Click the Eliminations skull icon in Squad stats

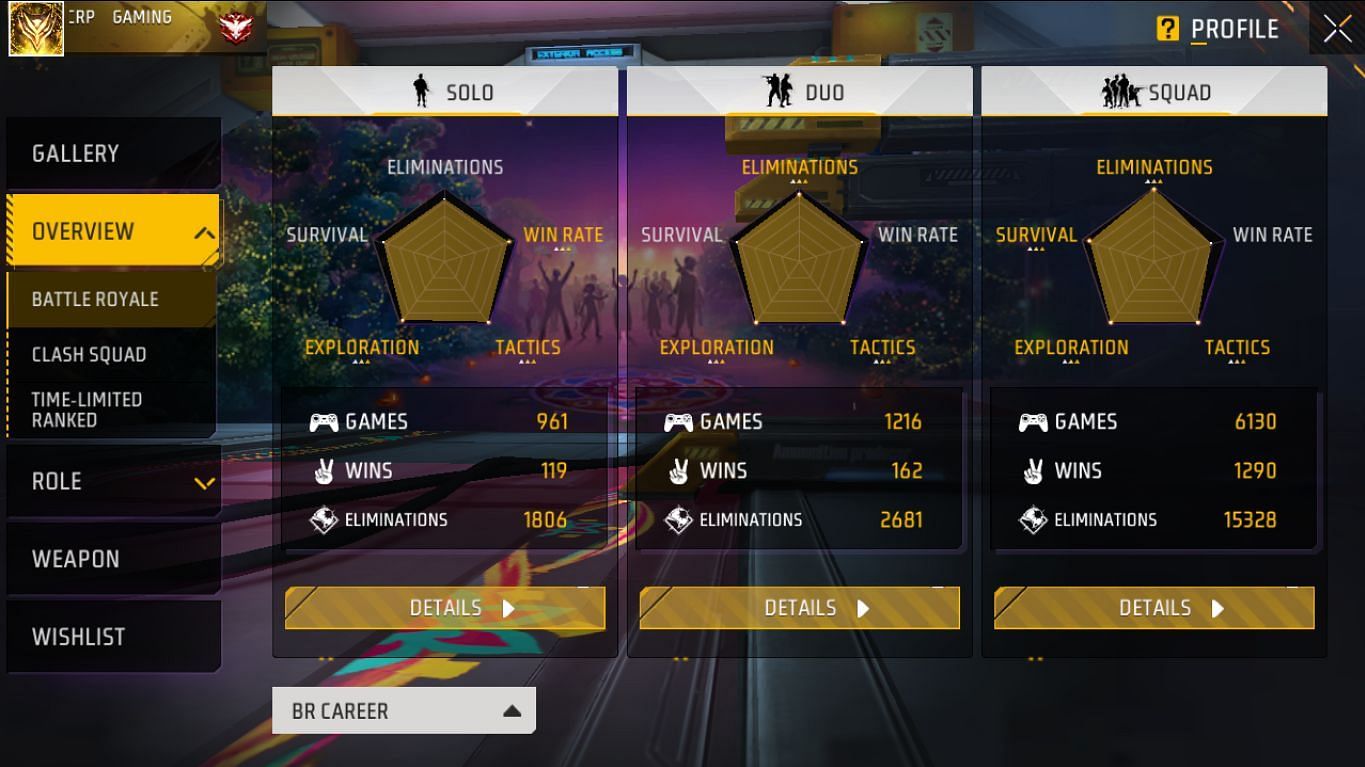pyautogui.click(x=1033, y=519)
